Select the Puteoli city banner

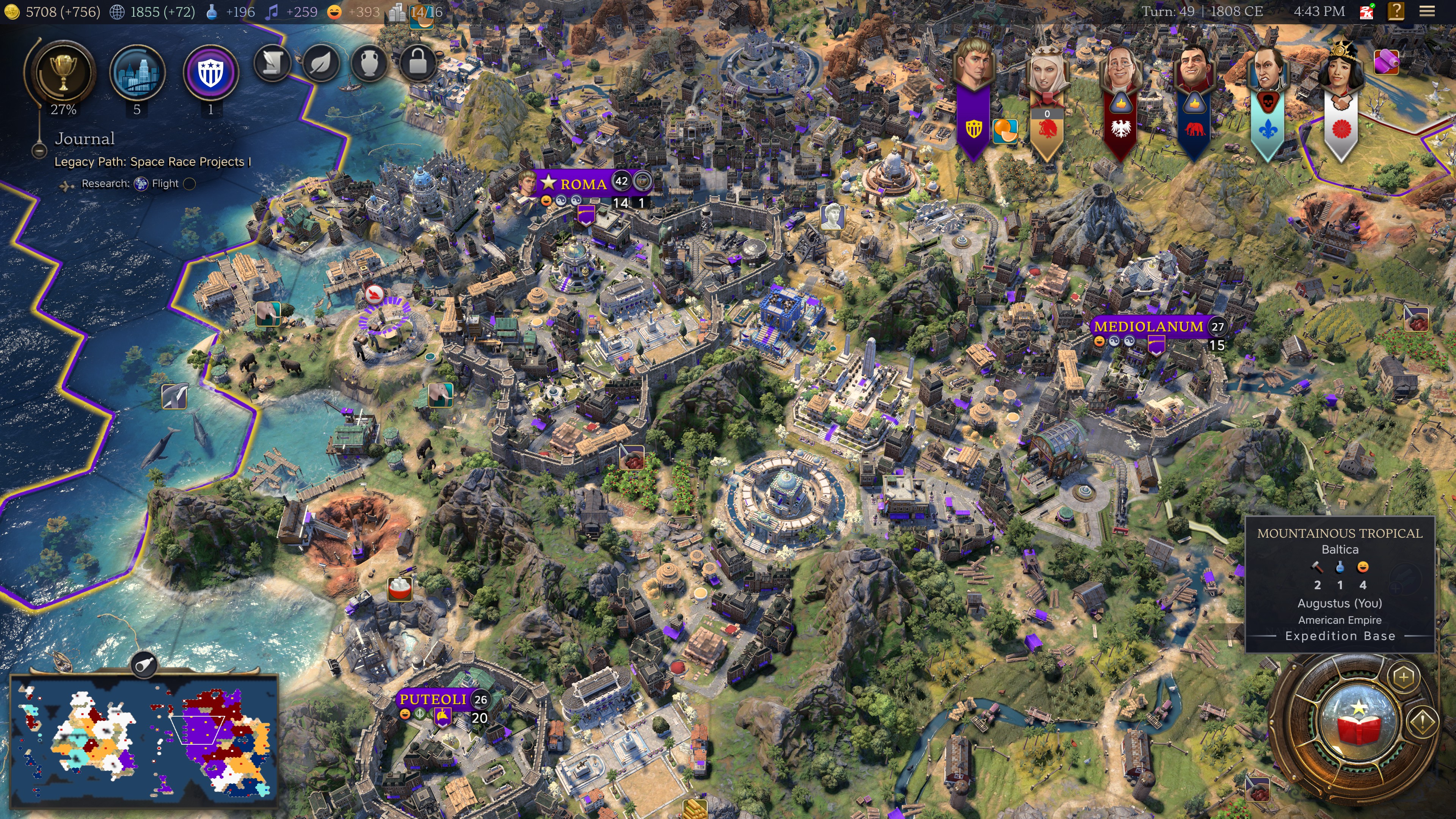pos(433,700)
